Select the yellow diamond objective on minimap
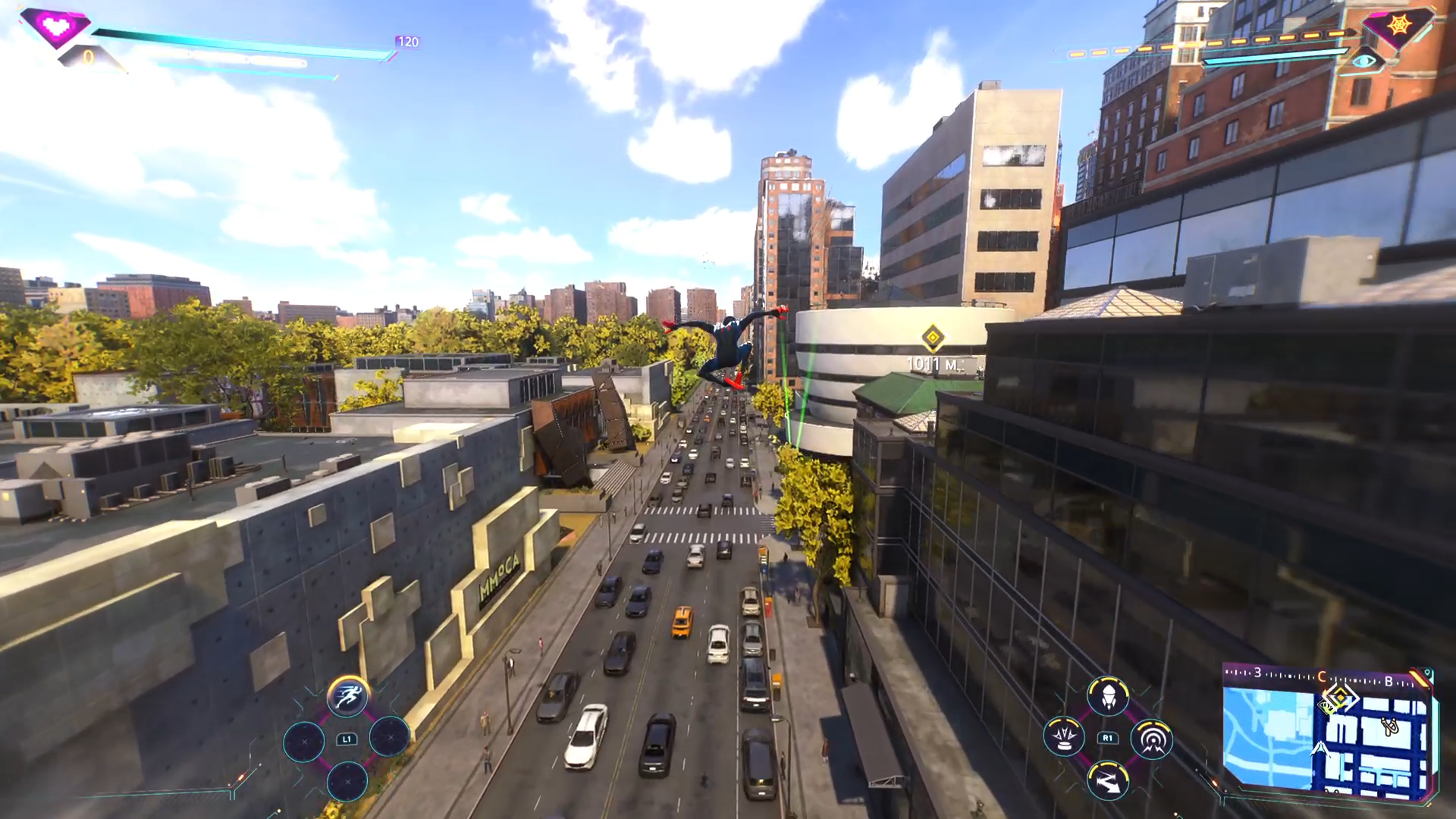The height and width of the screenshot is (819, 1456). pyautogui.click(x=1339, y=698)
